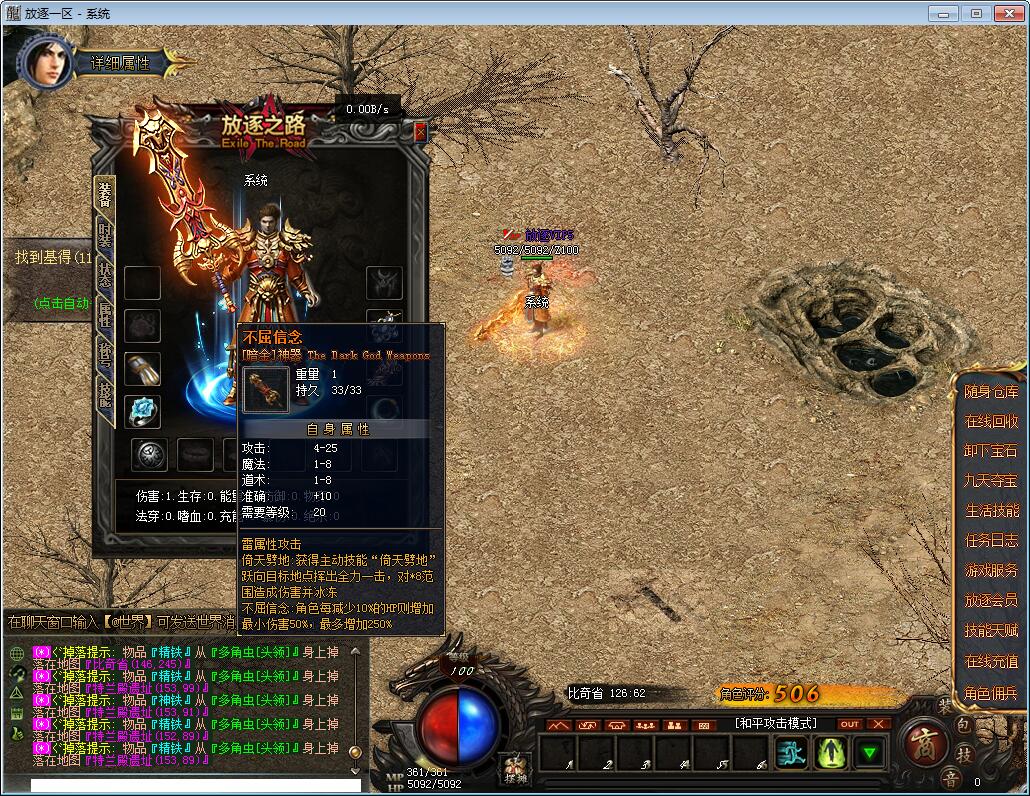Select the golden bracer equipment slot
The height and width of the screenshot is (796, 1030).
(x=142, y=368)
